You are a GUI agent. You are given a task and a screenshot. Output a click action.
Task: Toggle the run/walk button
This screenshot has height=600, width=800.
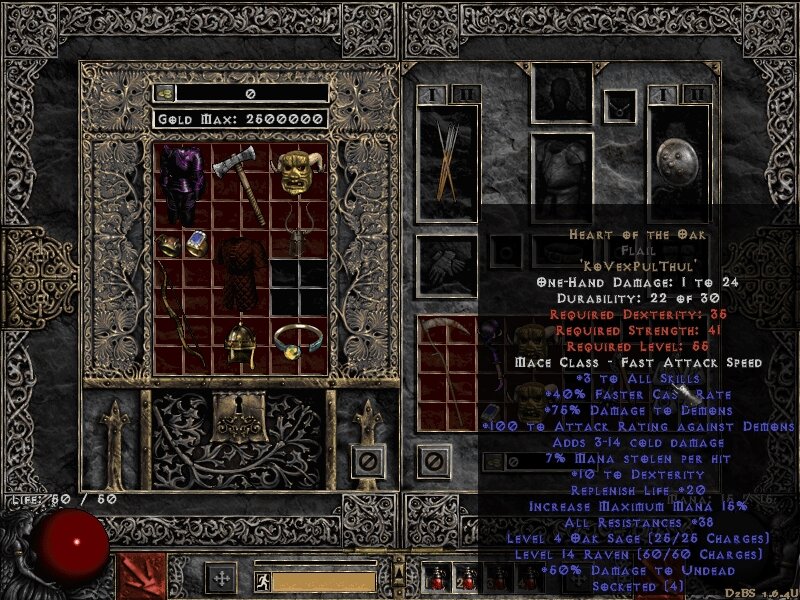pyautogui.click(x=262, y=578)
